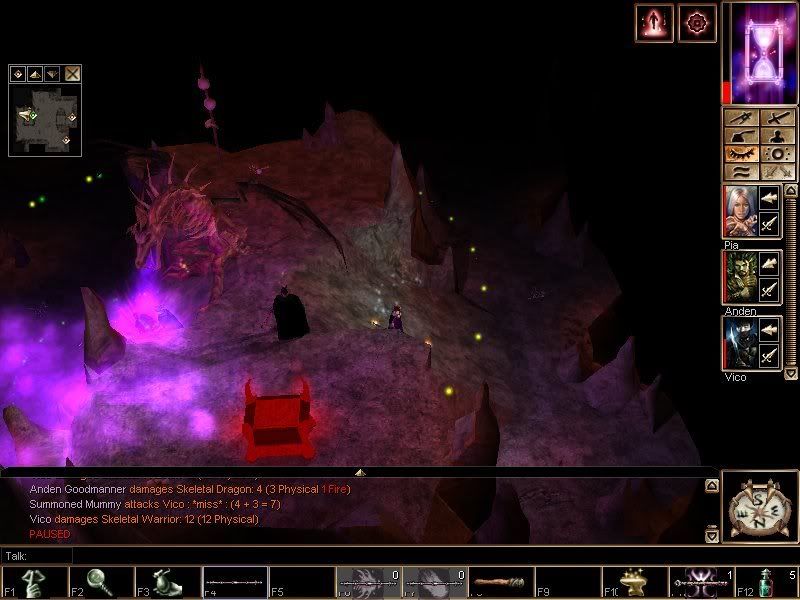Image resolution: width=800 pixels, height=600 pixels.
Task: Click the glowing figure effect icon
Action: pos(654,23)
